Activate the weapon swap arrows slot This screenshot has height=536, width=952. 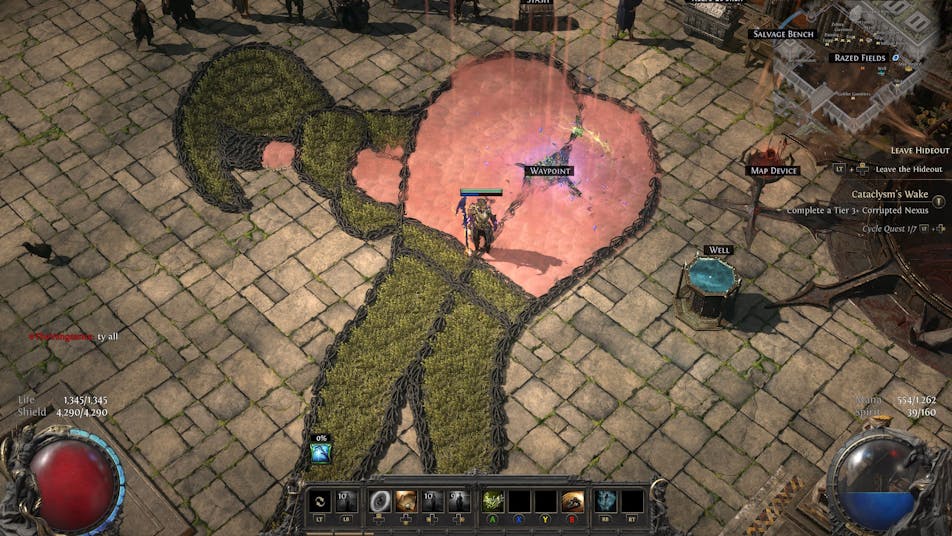(320, 502)
